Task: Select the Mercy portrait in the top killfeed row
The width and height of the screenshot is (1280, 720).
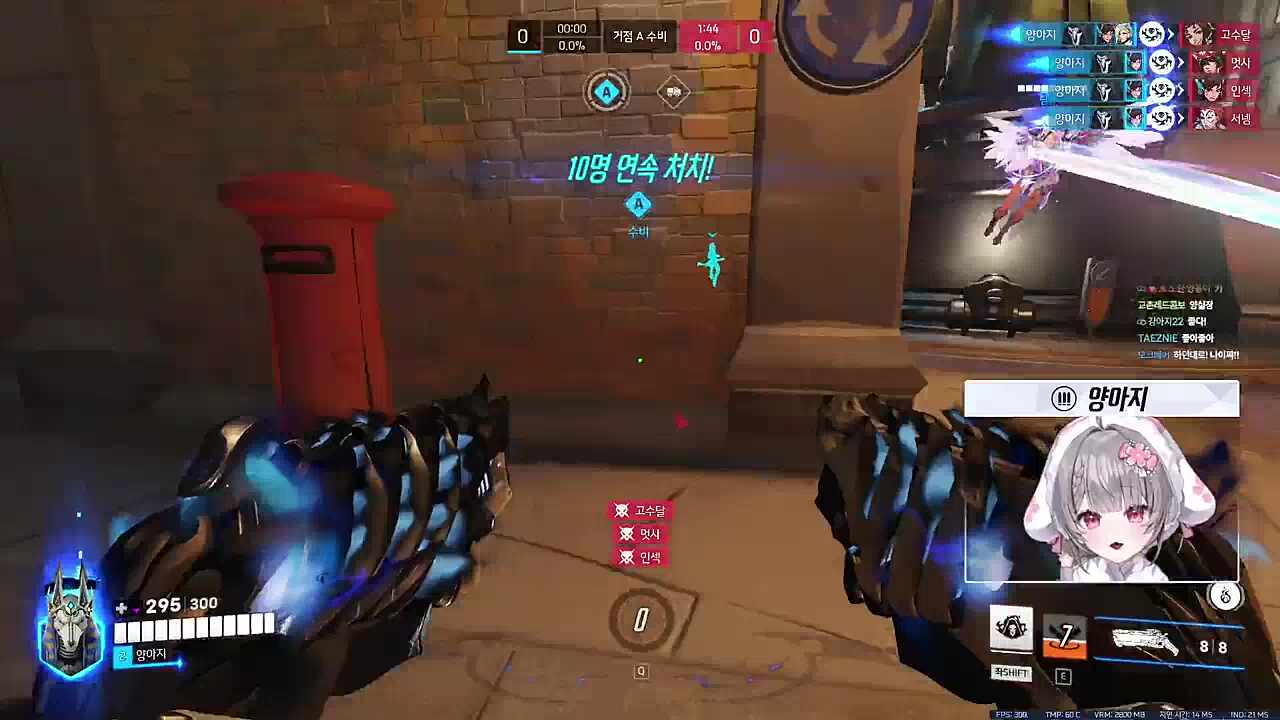Action: tap(1124, 33)
